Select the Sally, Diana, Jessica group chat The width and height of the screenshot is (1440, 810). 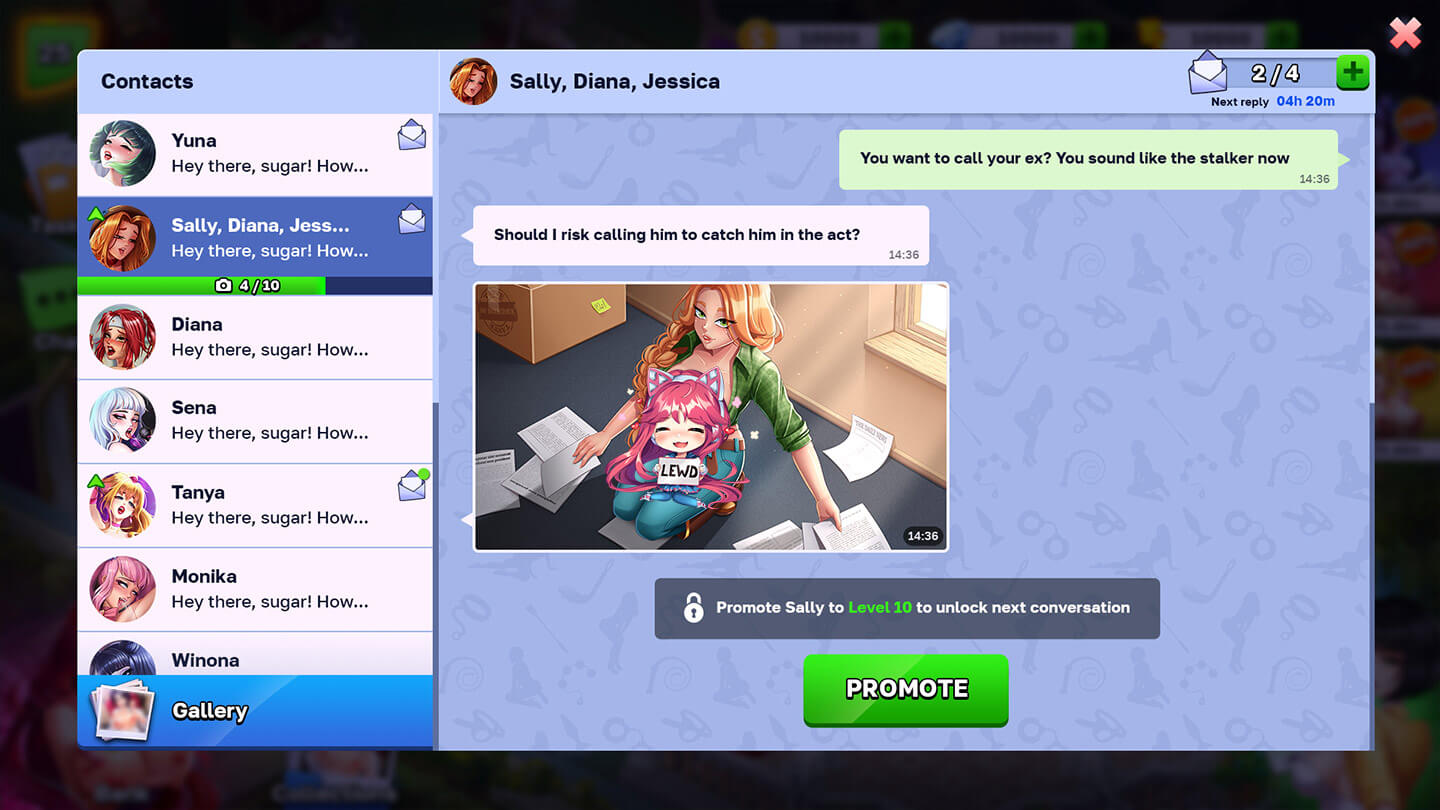(x=255, y=238)
